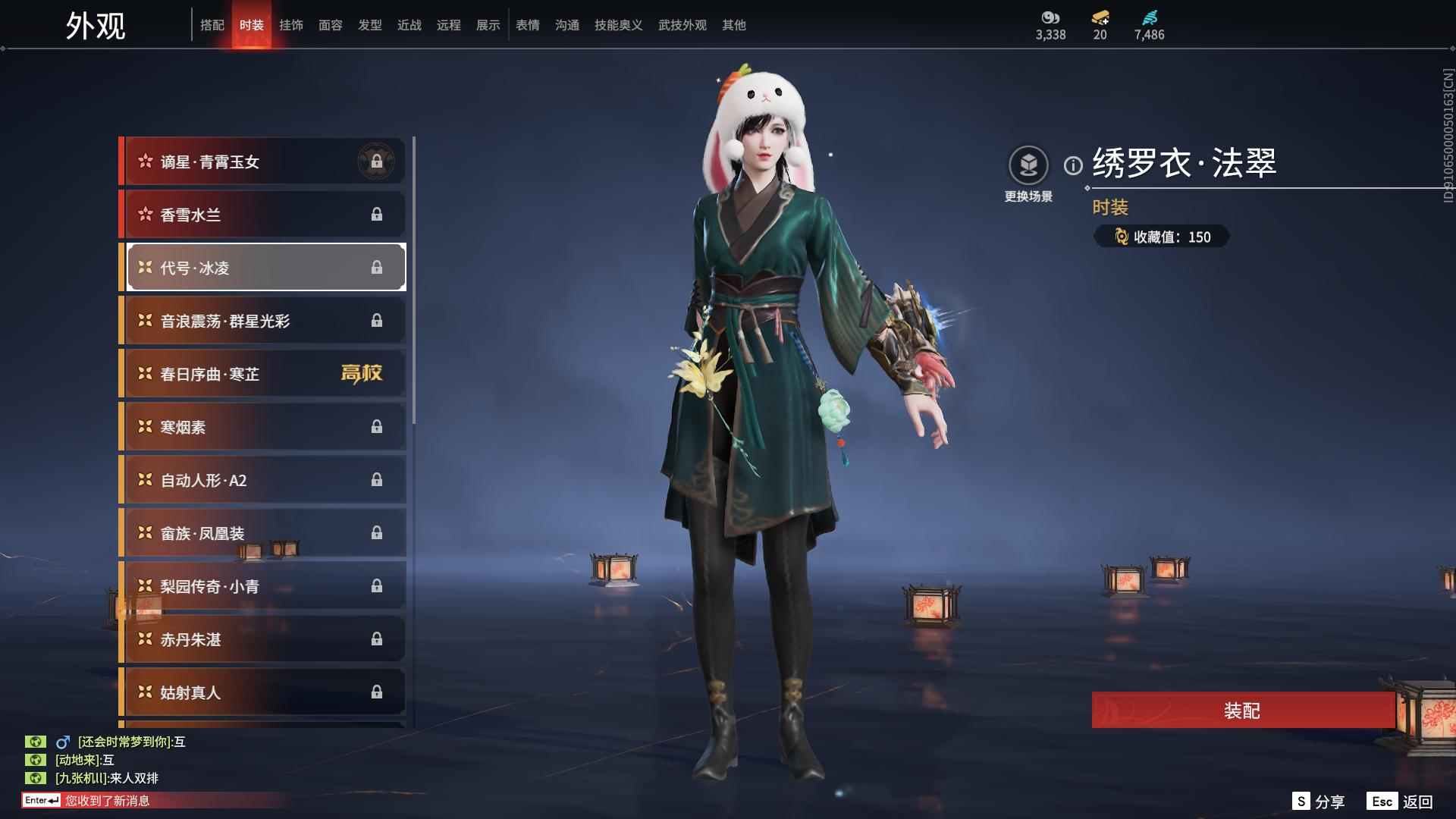Viewport: 1456px width, 819px height.
Task: Click the 高校 badge on 春日序曲·寒芷
Action: (362, 373)
